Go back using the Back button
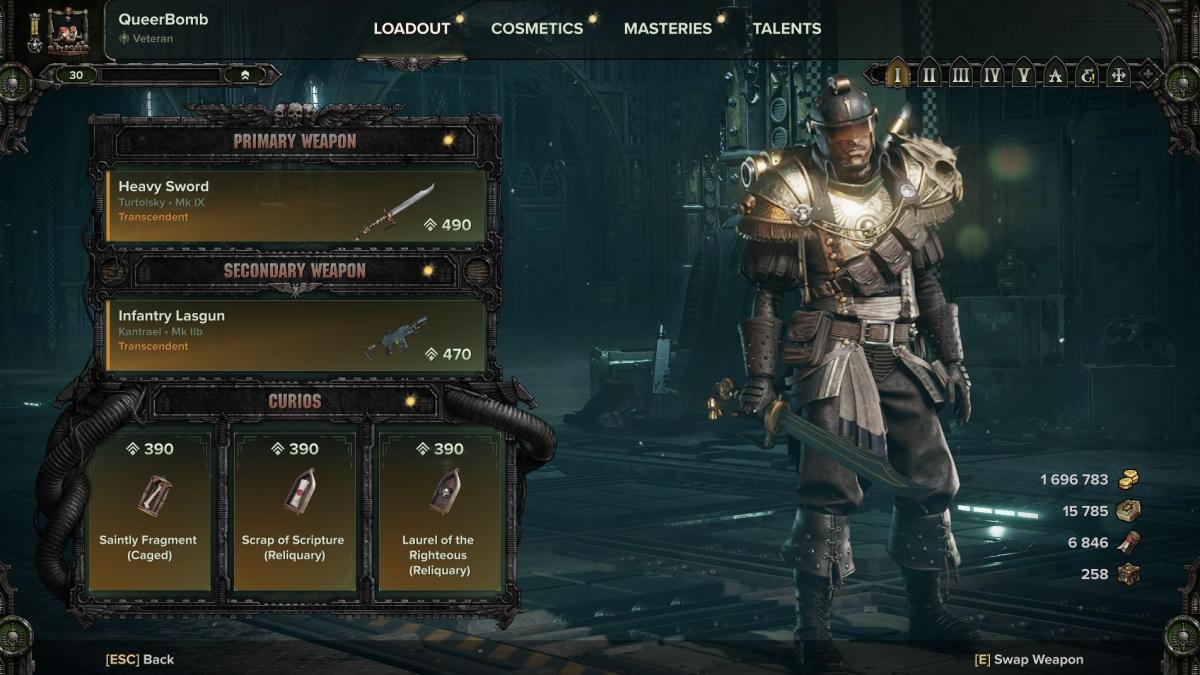The image size is (1200, 675). [140, 659]
